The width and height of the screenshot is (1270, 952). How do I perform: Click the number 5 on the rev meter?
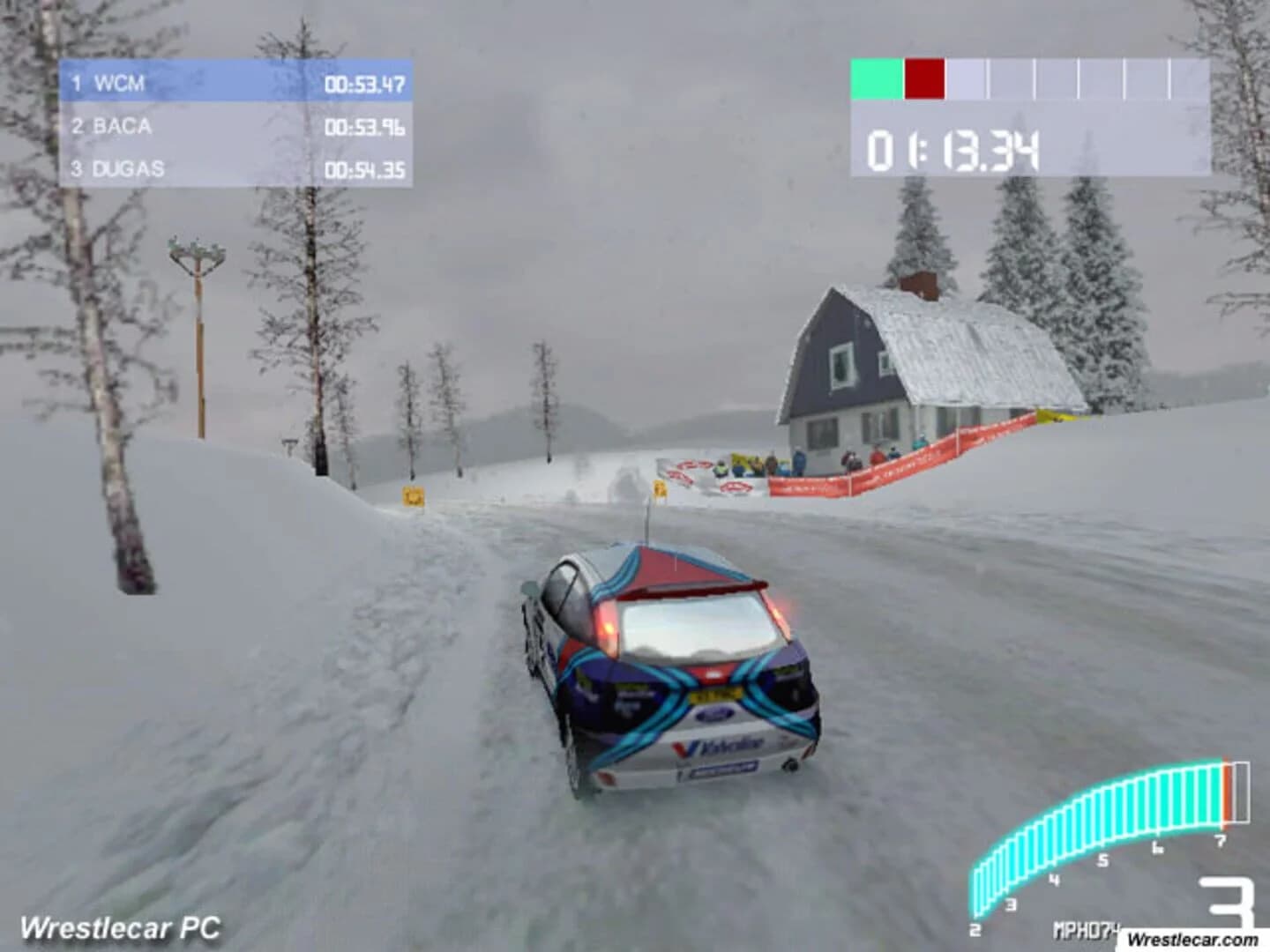point(1102,859)
